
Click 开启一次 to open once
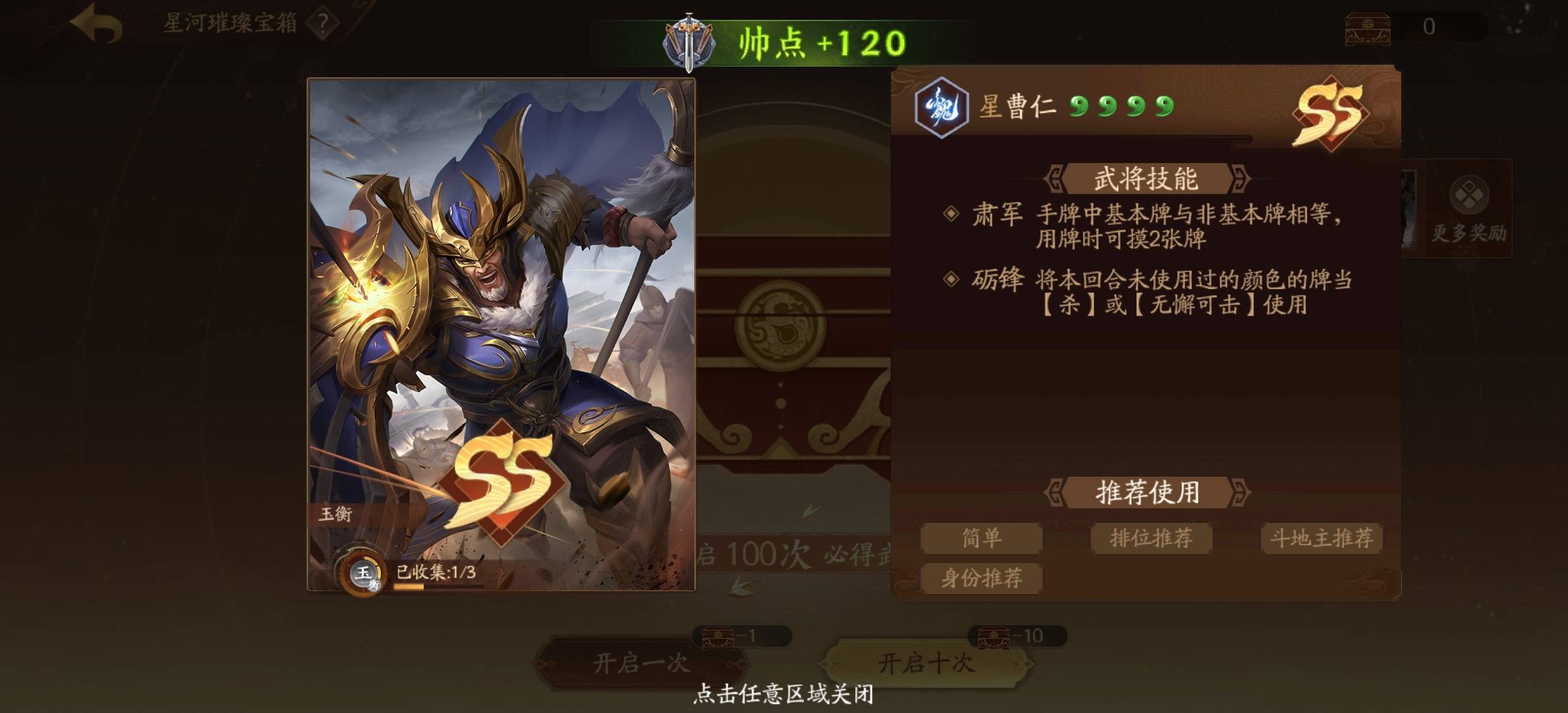[x=641, y=663]
